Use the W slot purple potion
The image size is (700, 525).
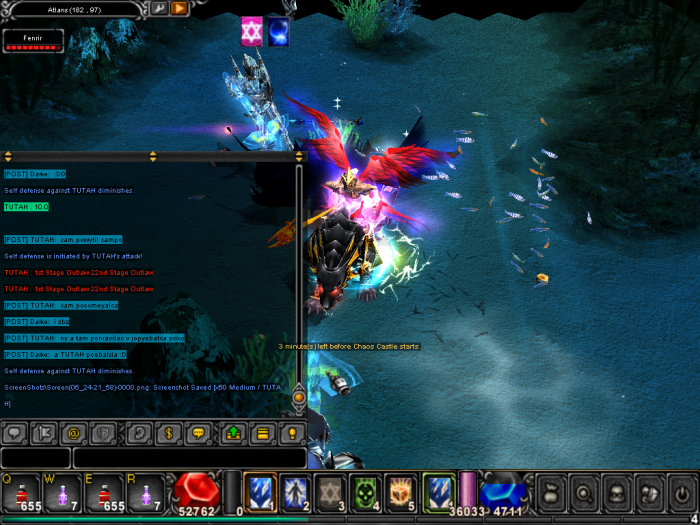[60, 492]
